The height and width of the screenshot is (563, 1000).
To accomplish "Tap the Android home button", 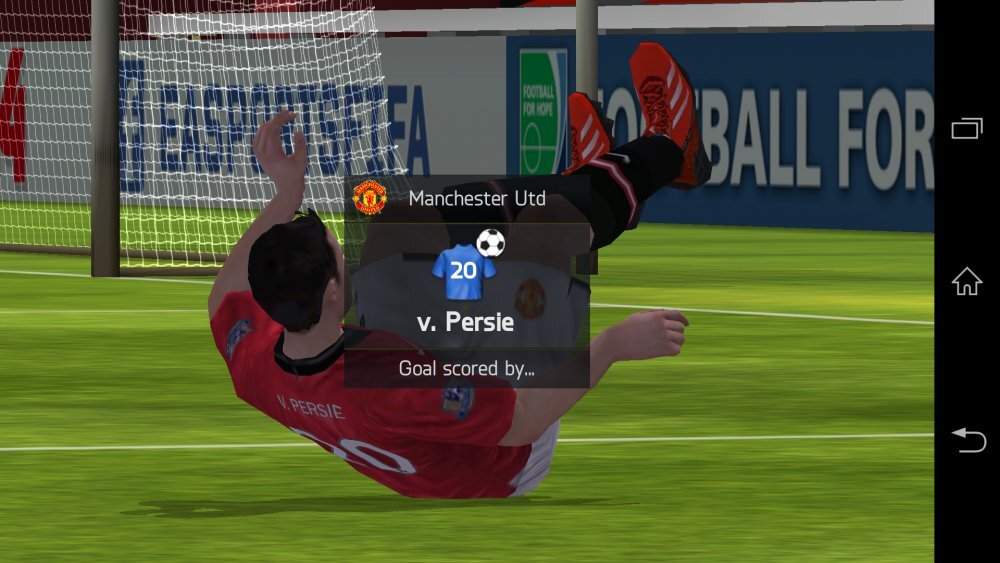I will pyautogui.click(x=966, y=282).
